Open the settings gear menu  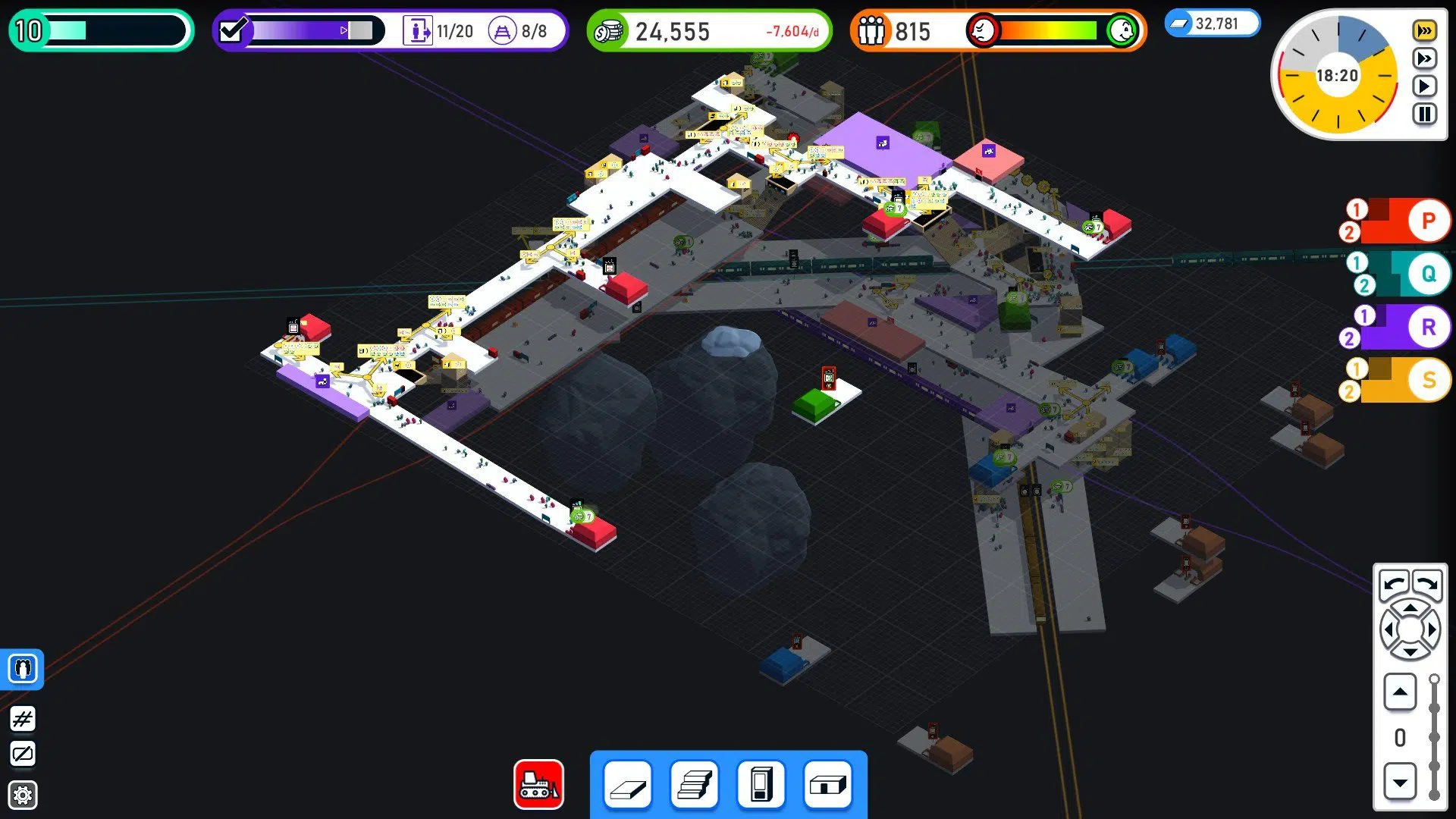click(x=23, y=795)
